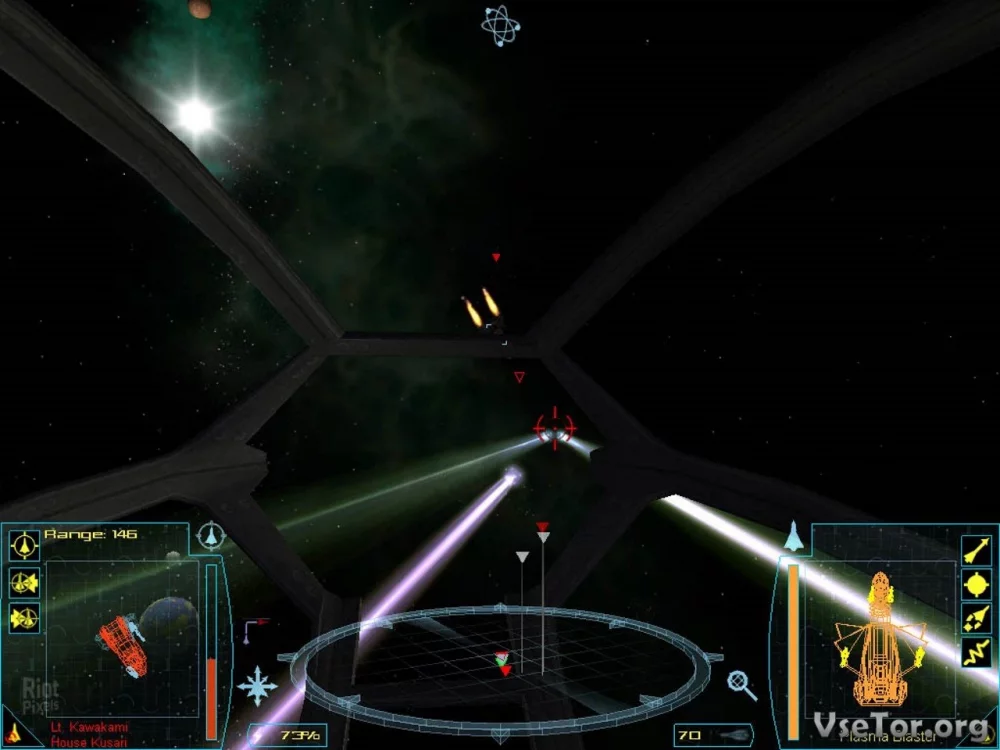Select the missile weapon icon
Viewport: 1000px width, 750px height.
(x=975, y=549)
